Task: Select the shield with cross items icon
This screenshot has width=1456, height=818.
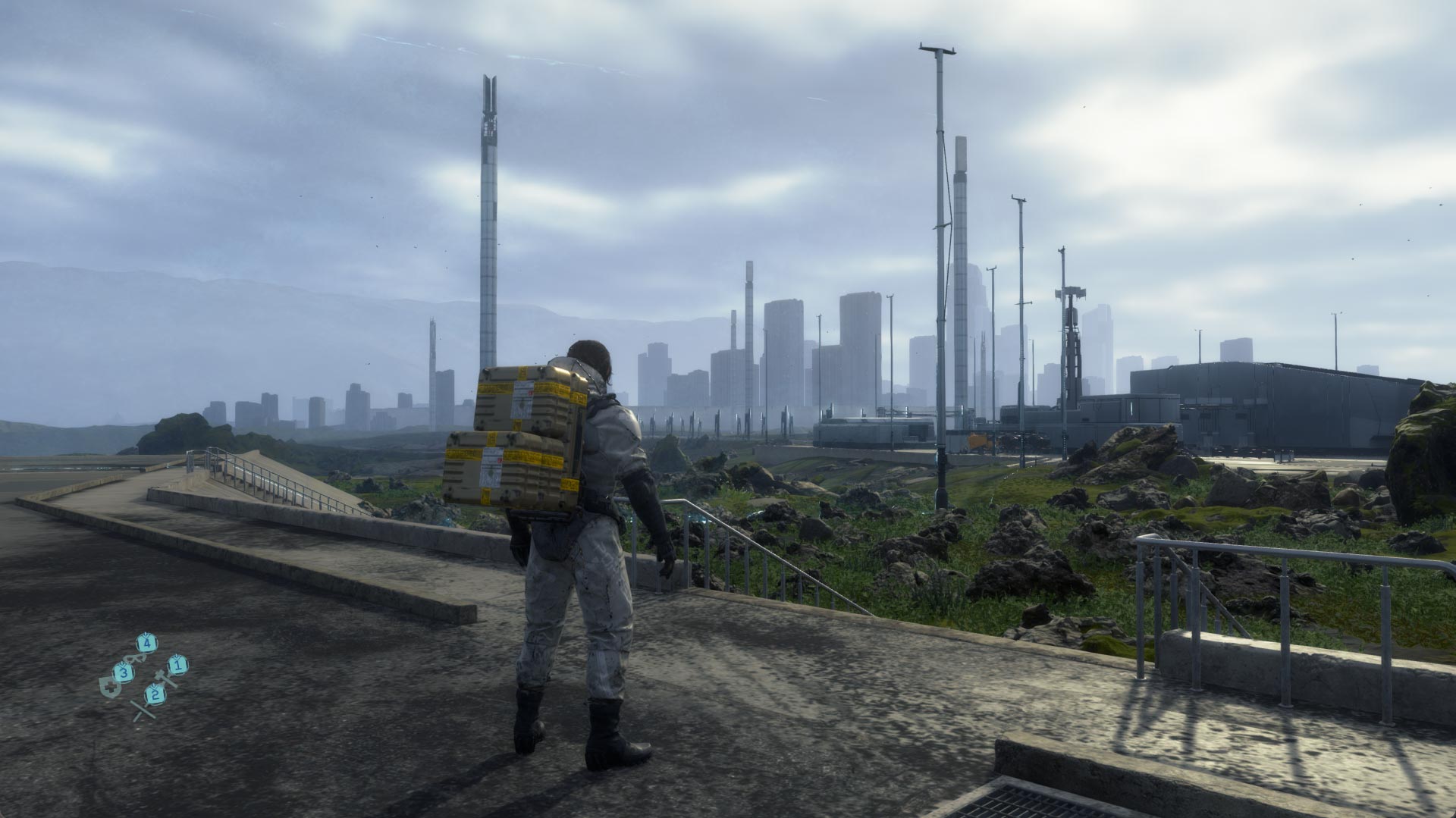Action: click(x=111, y=687)
